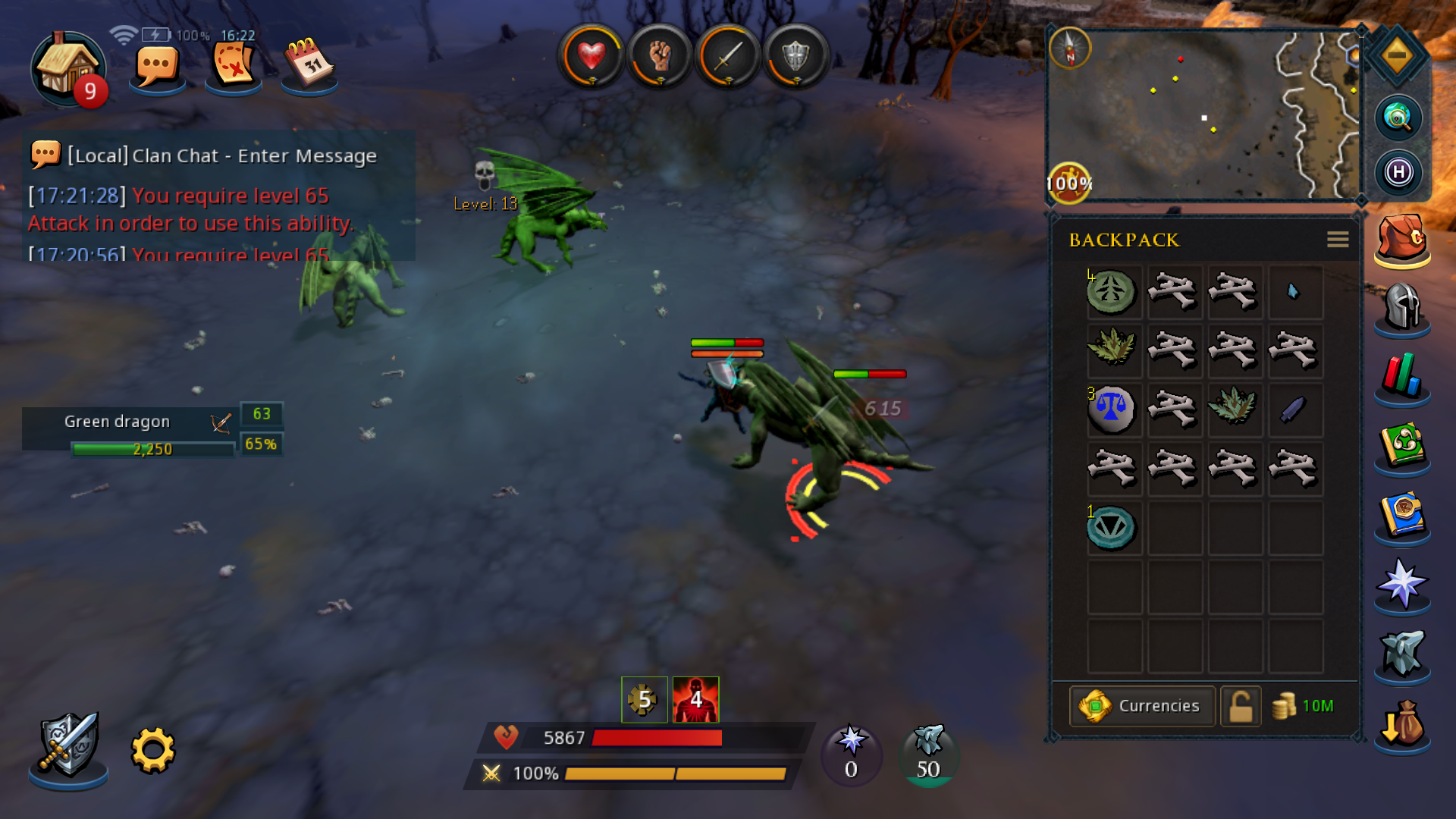Viewport: 1456px width, 819px height.
Task: Open the gear settings button
Action: click(153, 750)
